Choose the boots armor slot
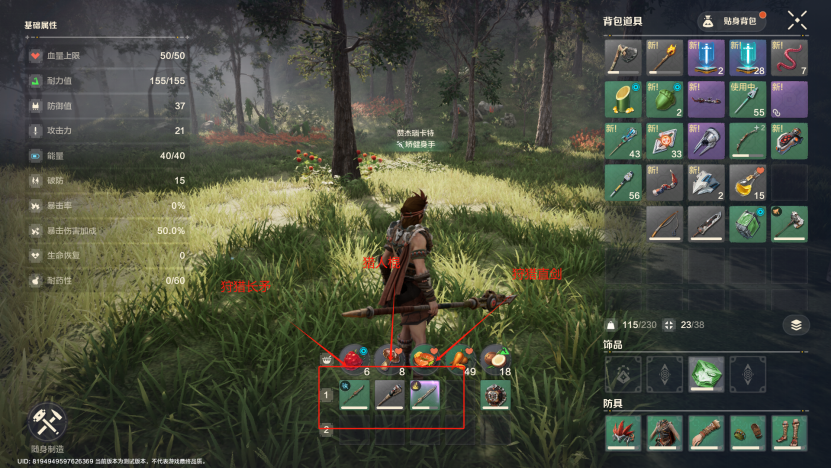 tap(789, 433)
